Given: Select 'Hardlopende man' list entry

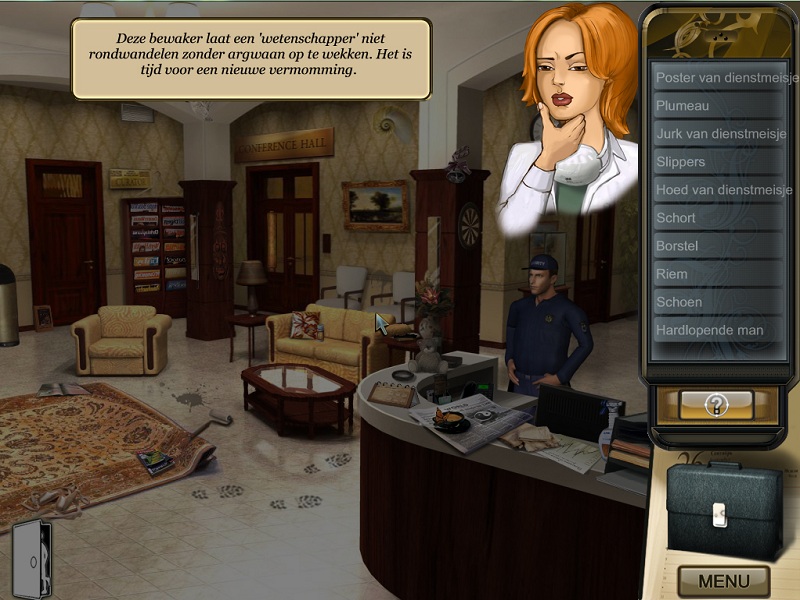Looking at the screenshot, I should tap(717, 329).
